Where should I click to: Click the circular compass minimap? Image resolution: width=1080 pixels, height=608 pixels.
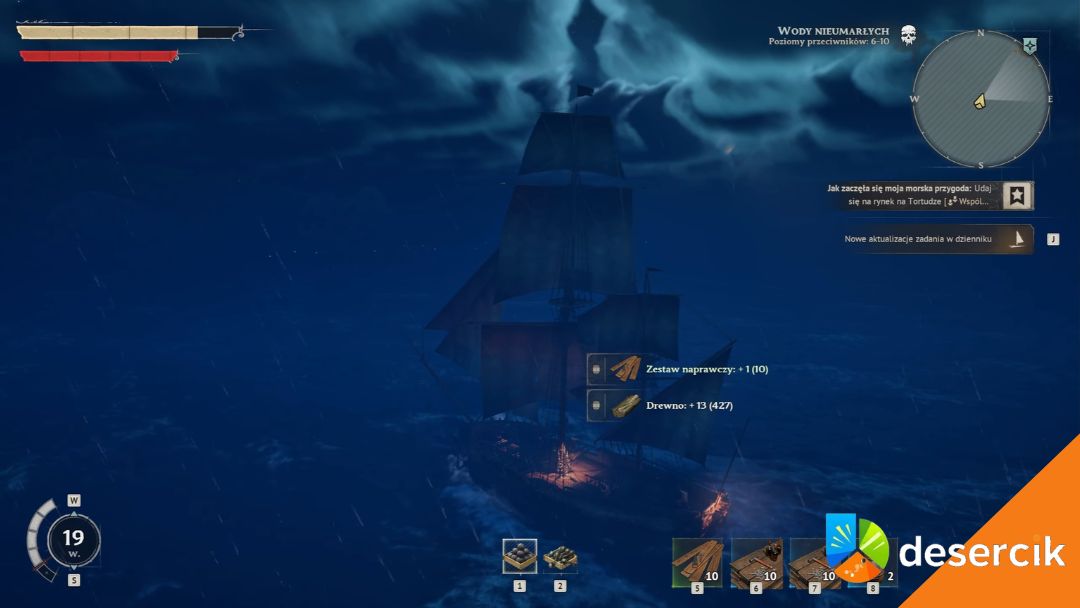(980, 99)
